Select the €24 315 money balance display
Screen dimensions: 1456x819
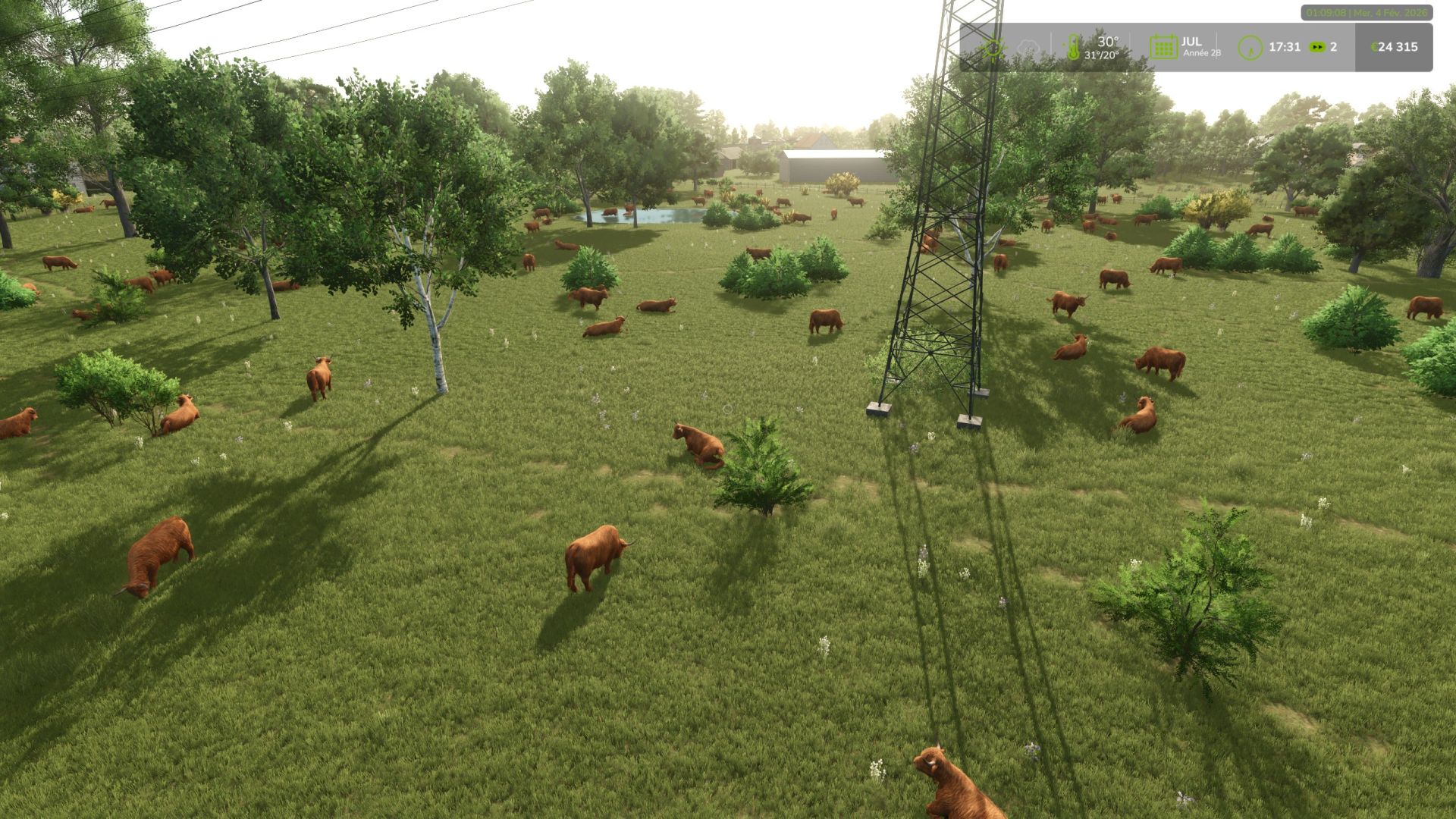click(x=1395, y=46)
